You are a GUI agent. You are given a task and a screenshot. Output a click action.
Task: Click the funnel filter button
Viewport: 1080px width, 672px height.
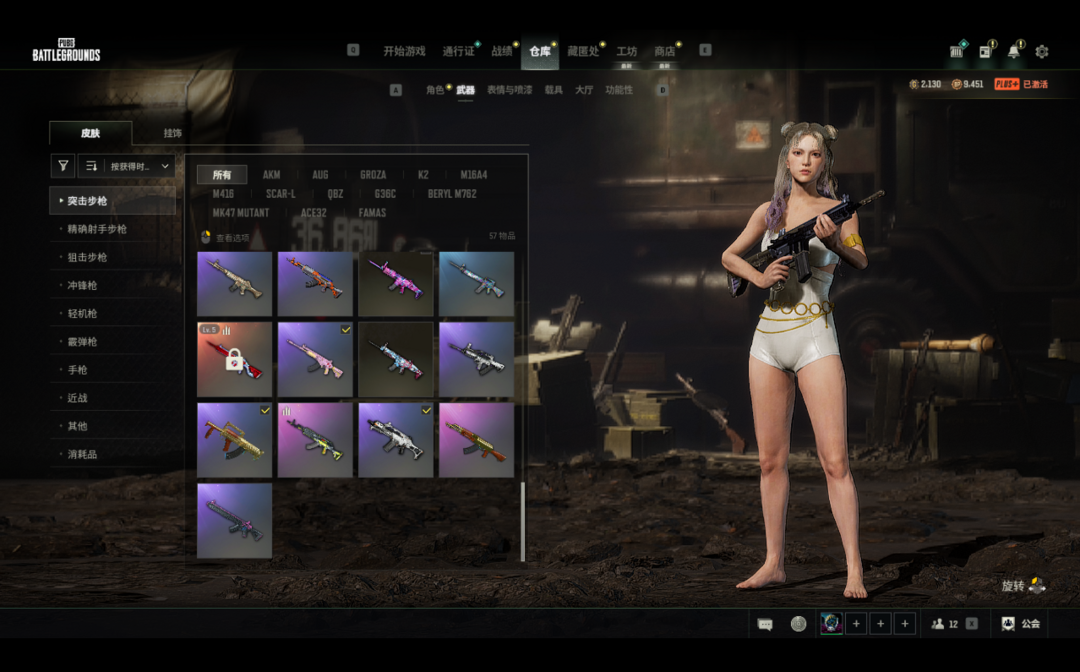click(63, 166)
